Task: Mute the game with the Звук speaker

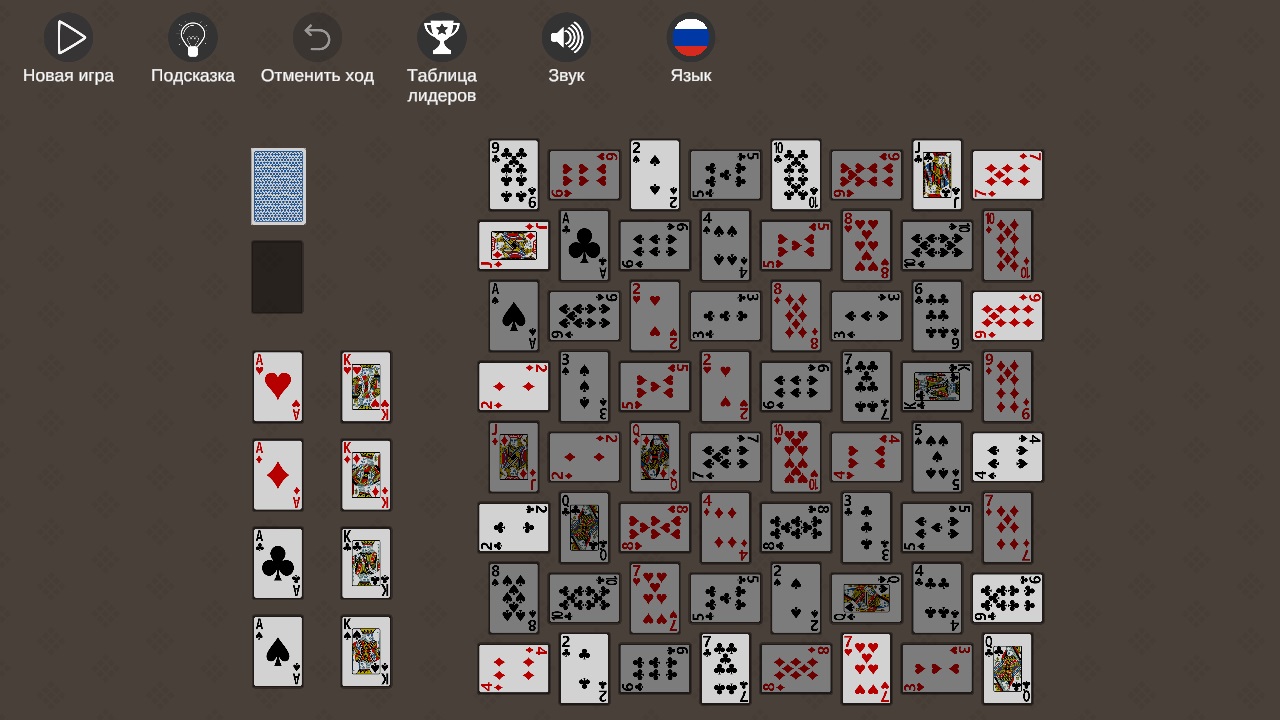Action: (x=566, y=37)
